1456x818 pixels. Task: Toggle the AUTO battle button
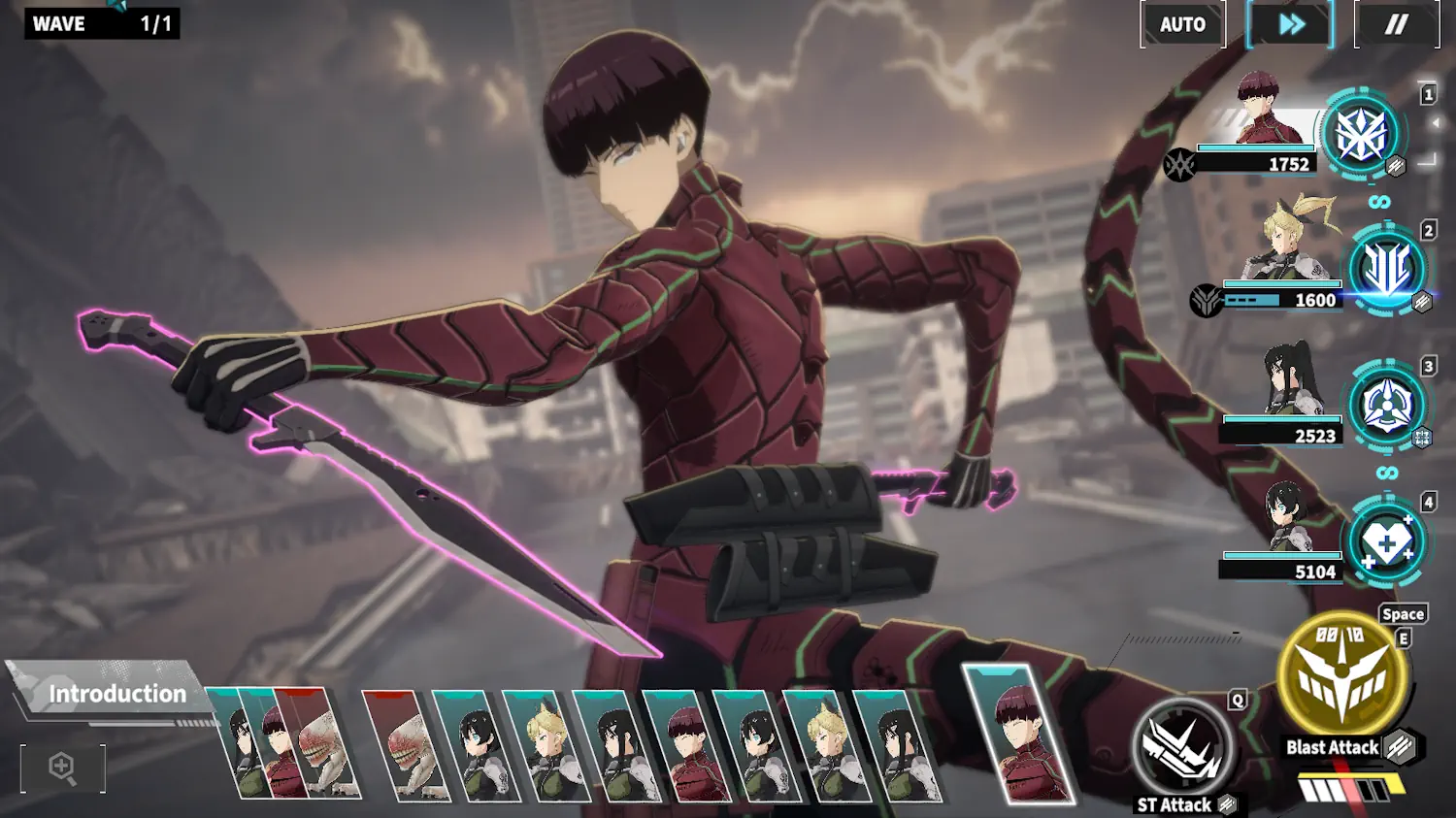click(1182, 25)
